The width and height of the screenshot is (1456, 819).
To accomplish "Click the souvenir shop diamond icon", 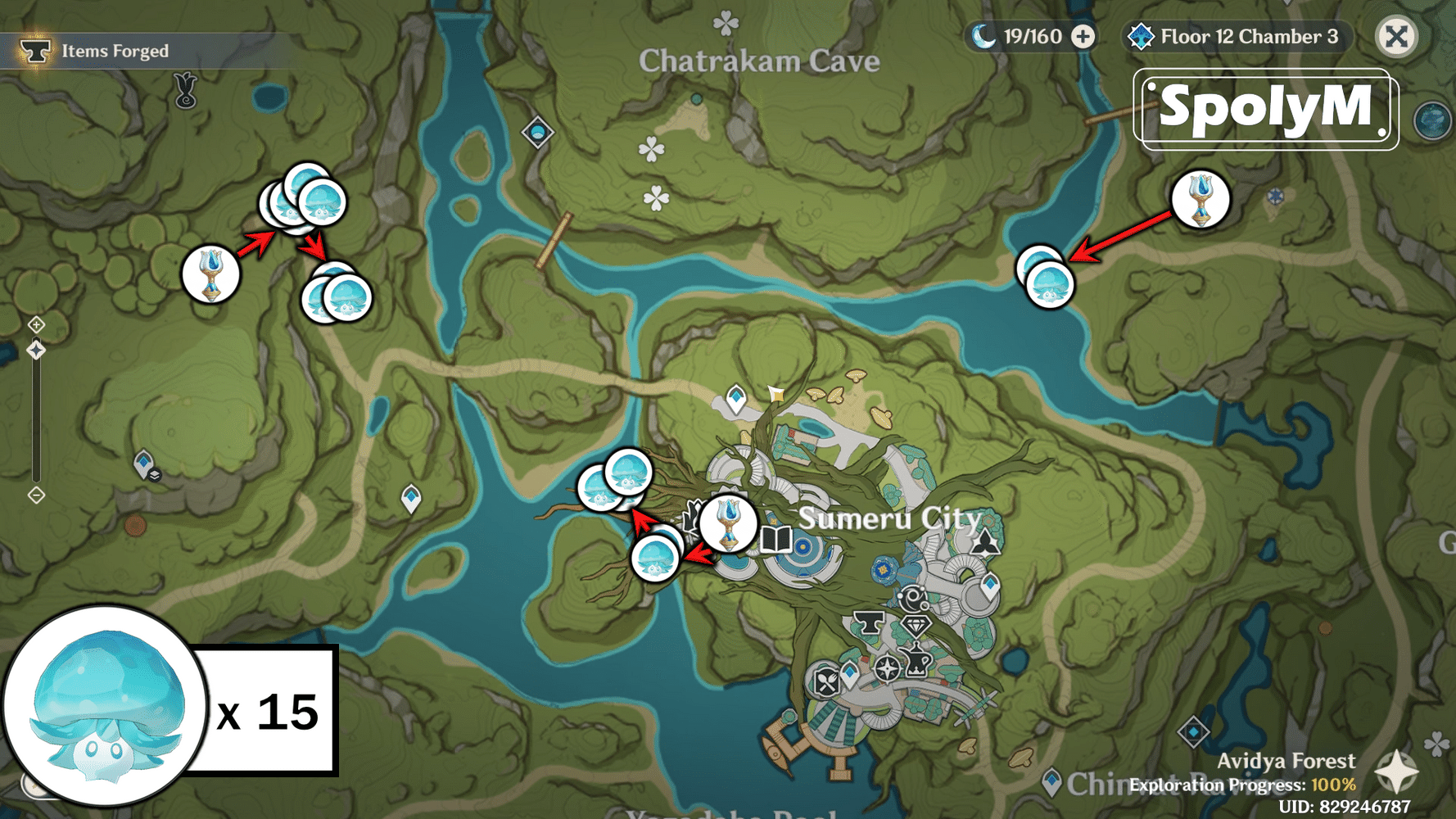I will tap(917, 624).
